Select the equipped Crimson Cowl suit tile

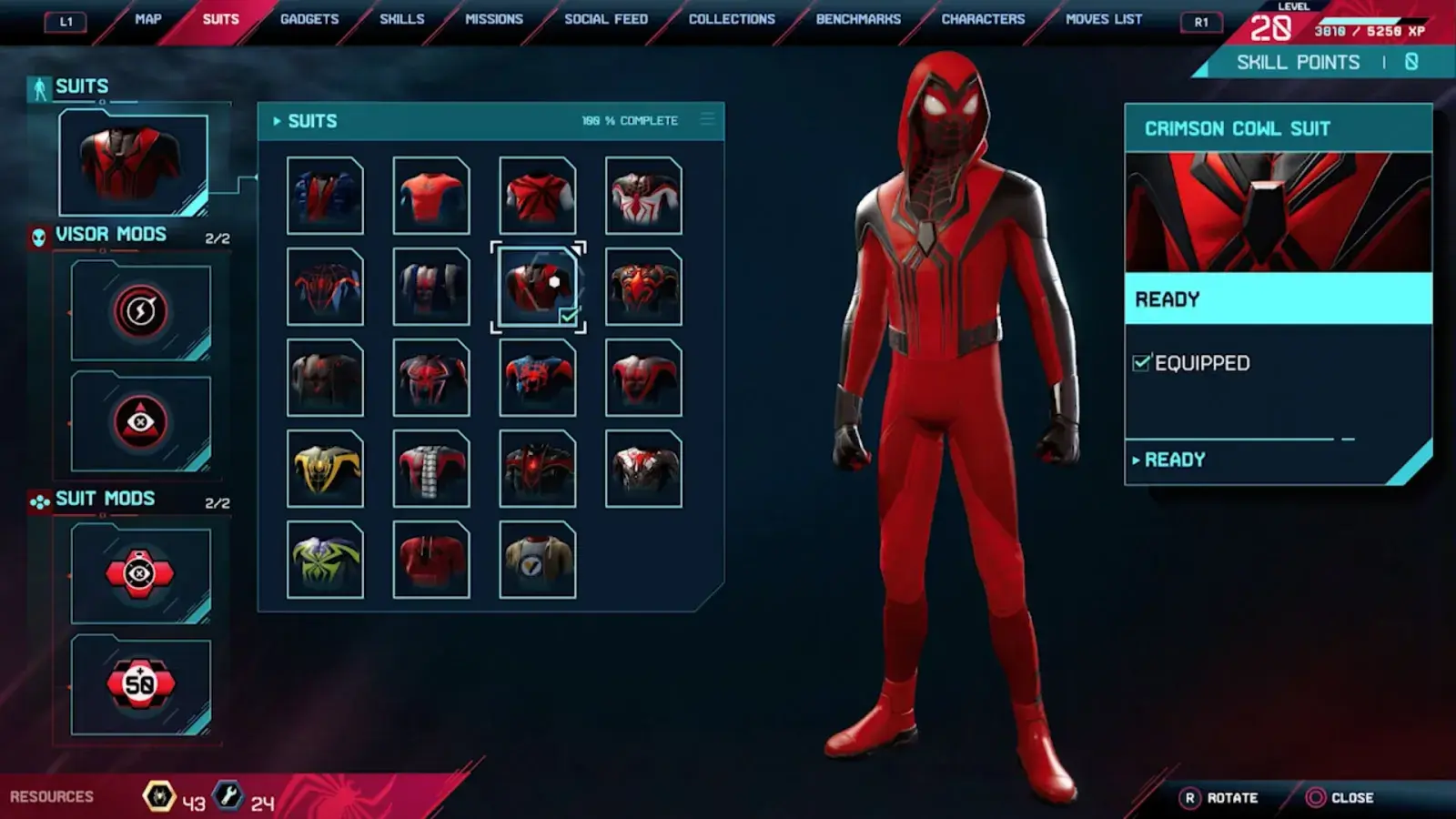(x=538, y=287)
